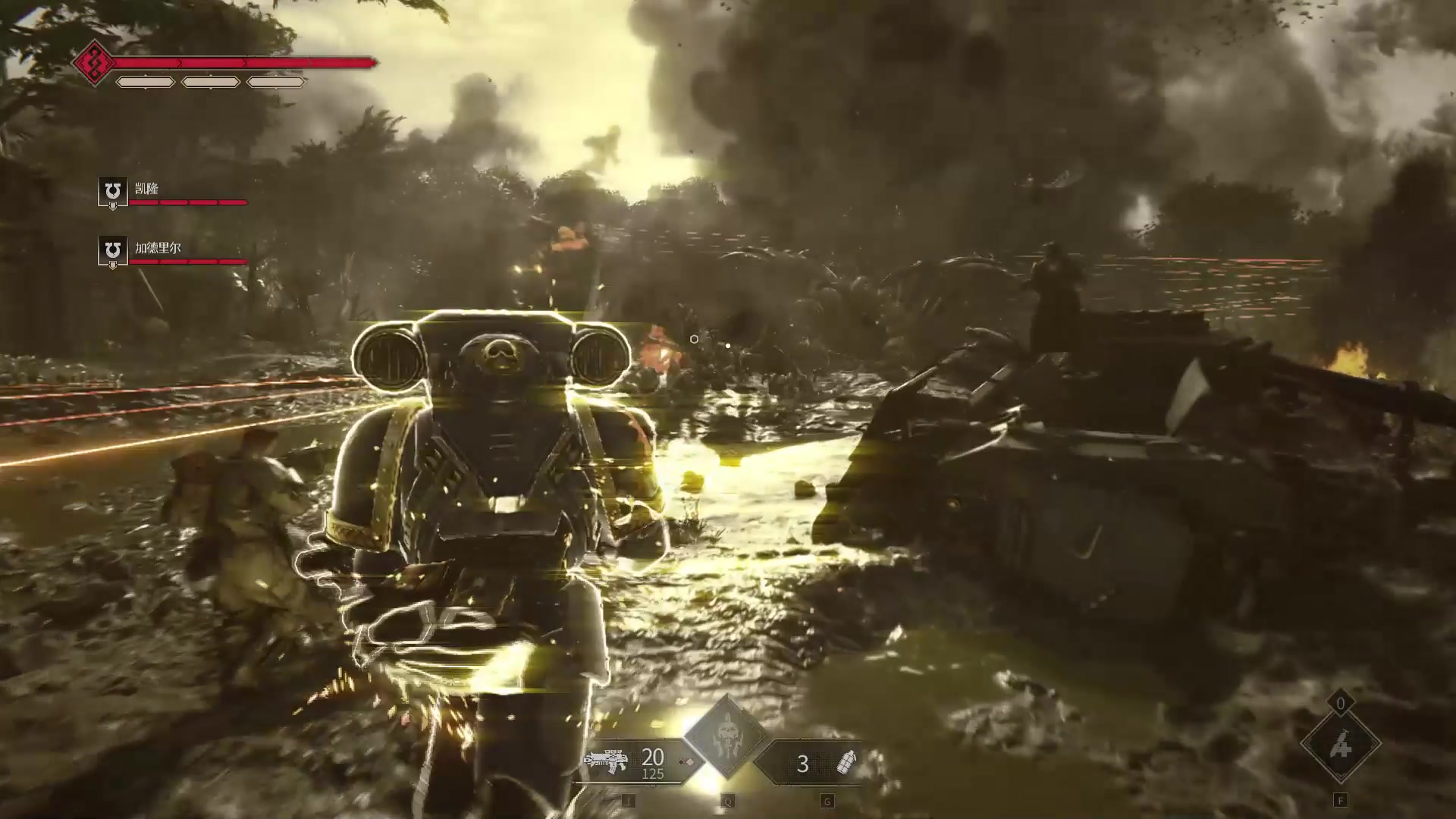The height and width of the screenshot is (819, 1456).
Task: Click the red player class emblem
Action: 94,62
